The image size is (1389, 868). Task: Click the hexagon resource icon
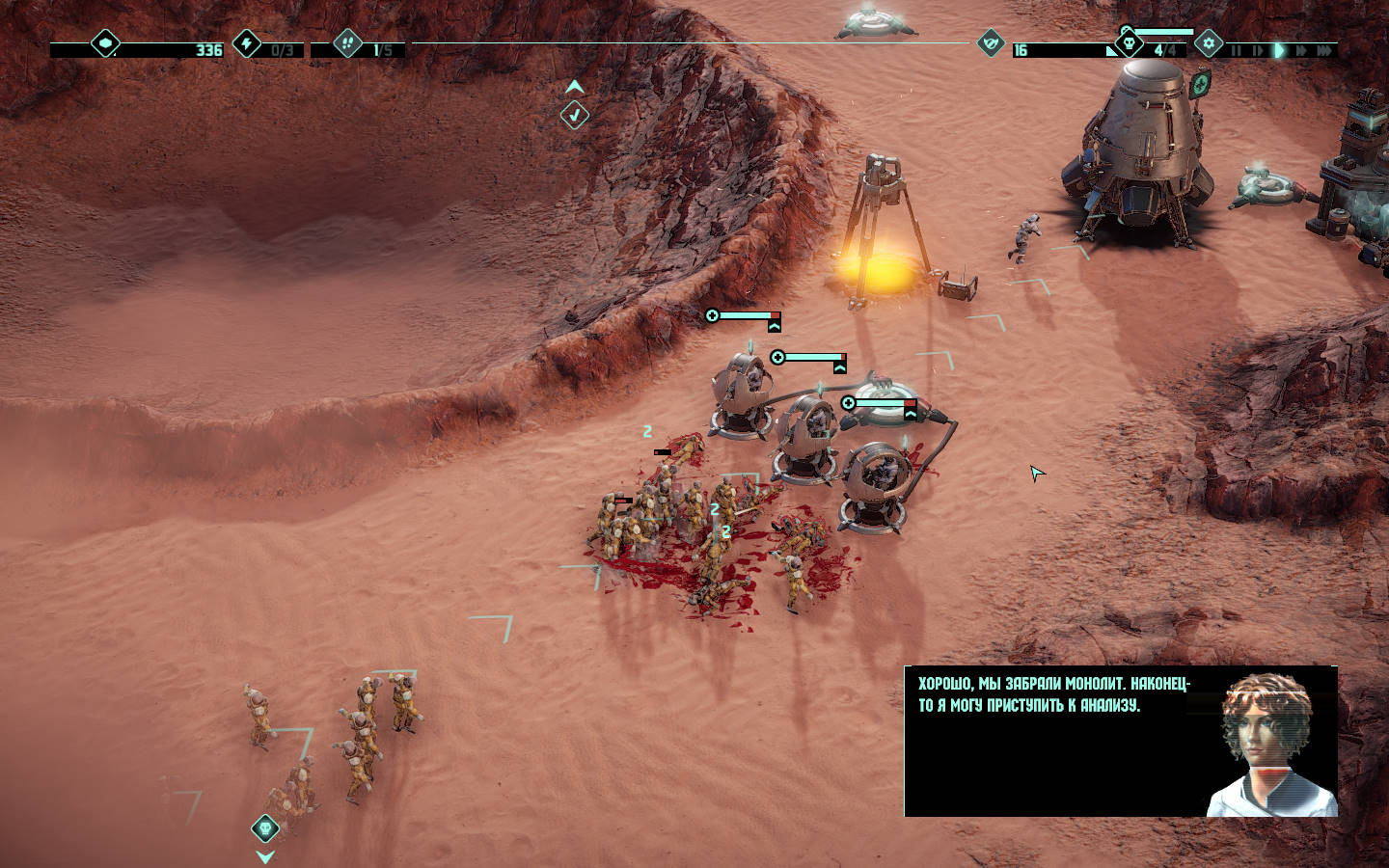click(x=104, y=43)
